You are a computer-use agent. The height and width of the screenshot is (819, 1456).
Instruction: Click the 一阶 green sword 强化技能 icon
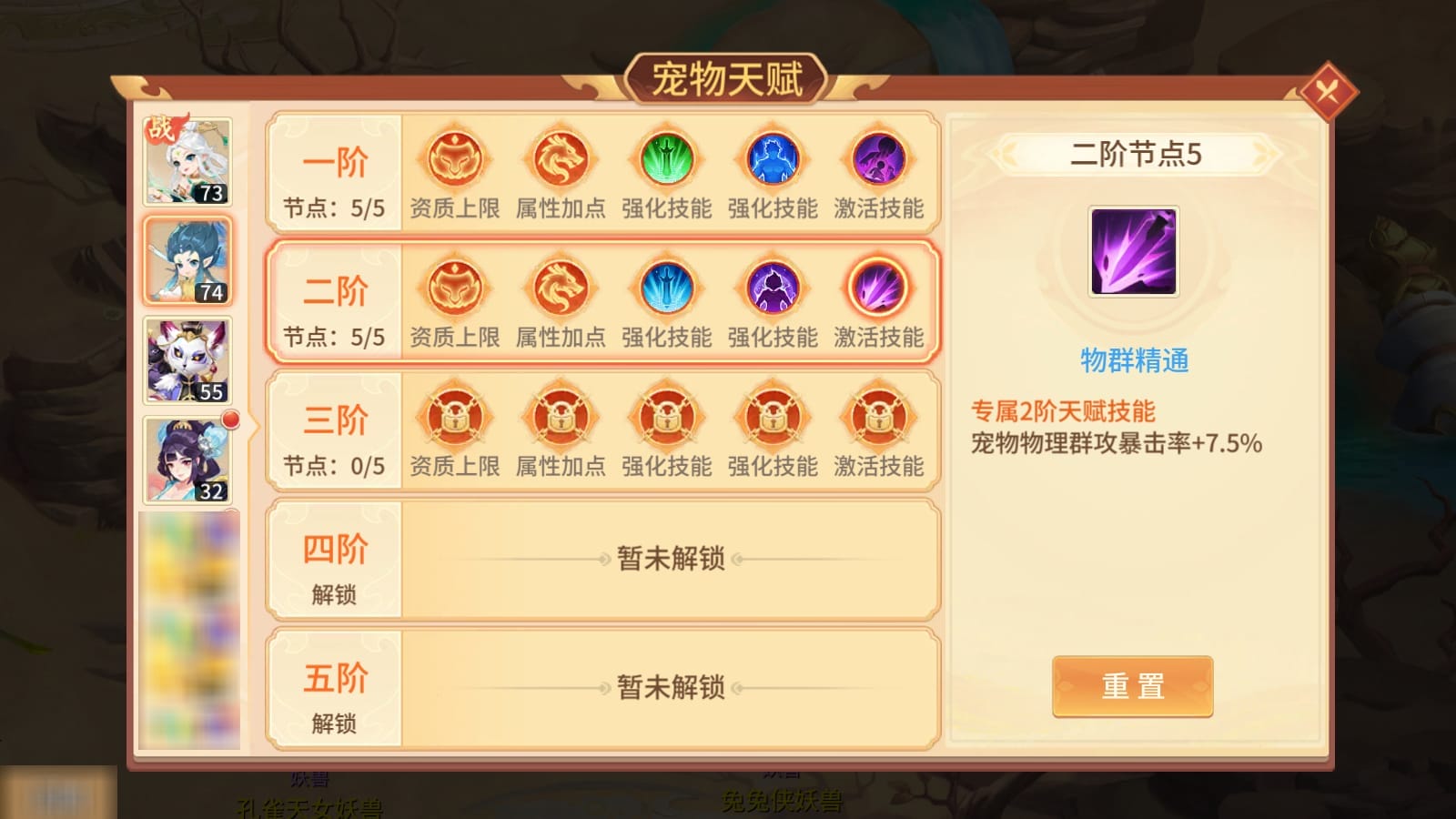point(665,159)
